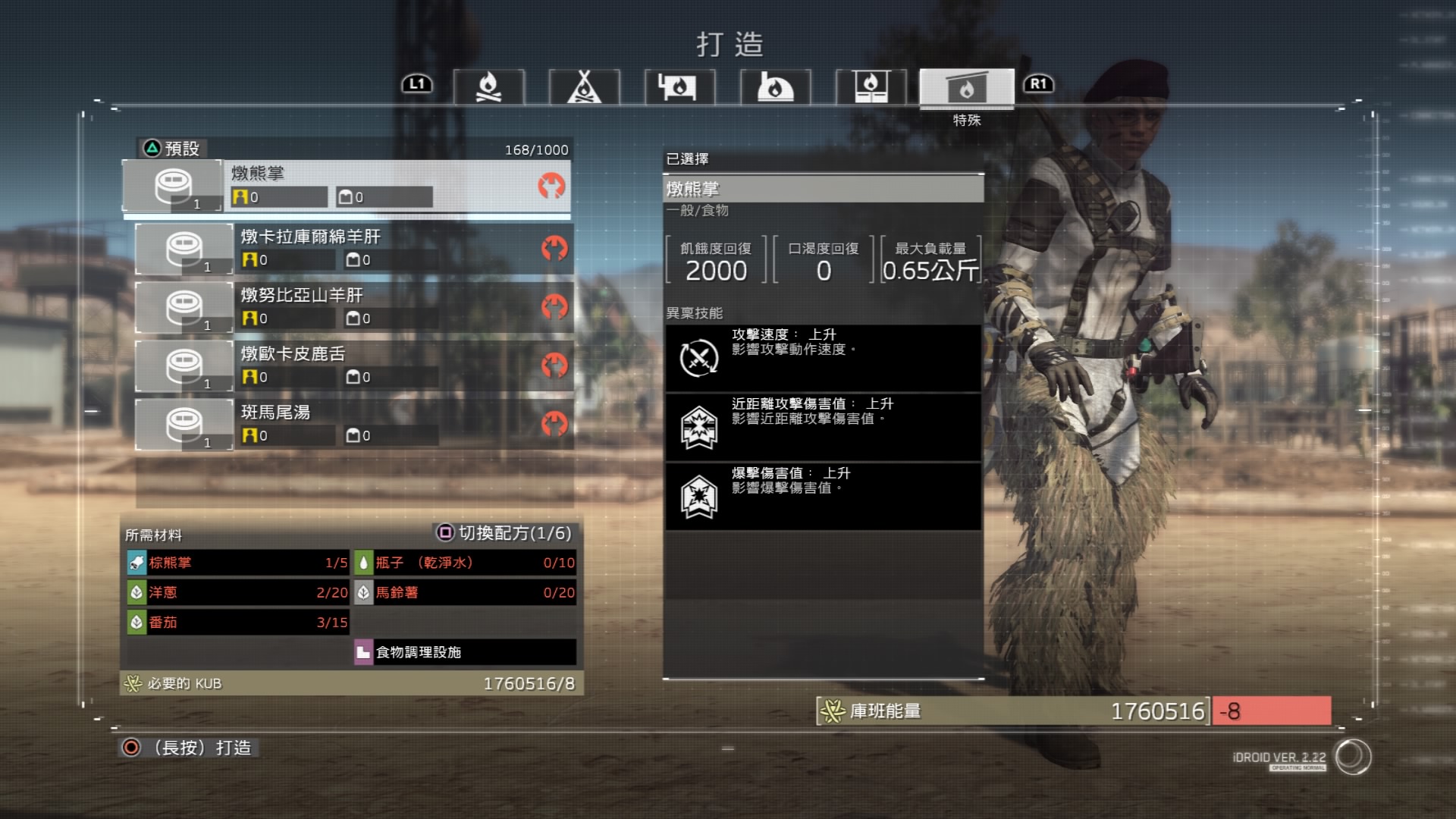Select the 燉熊掌 recipe row

tap(347, 185)
